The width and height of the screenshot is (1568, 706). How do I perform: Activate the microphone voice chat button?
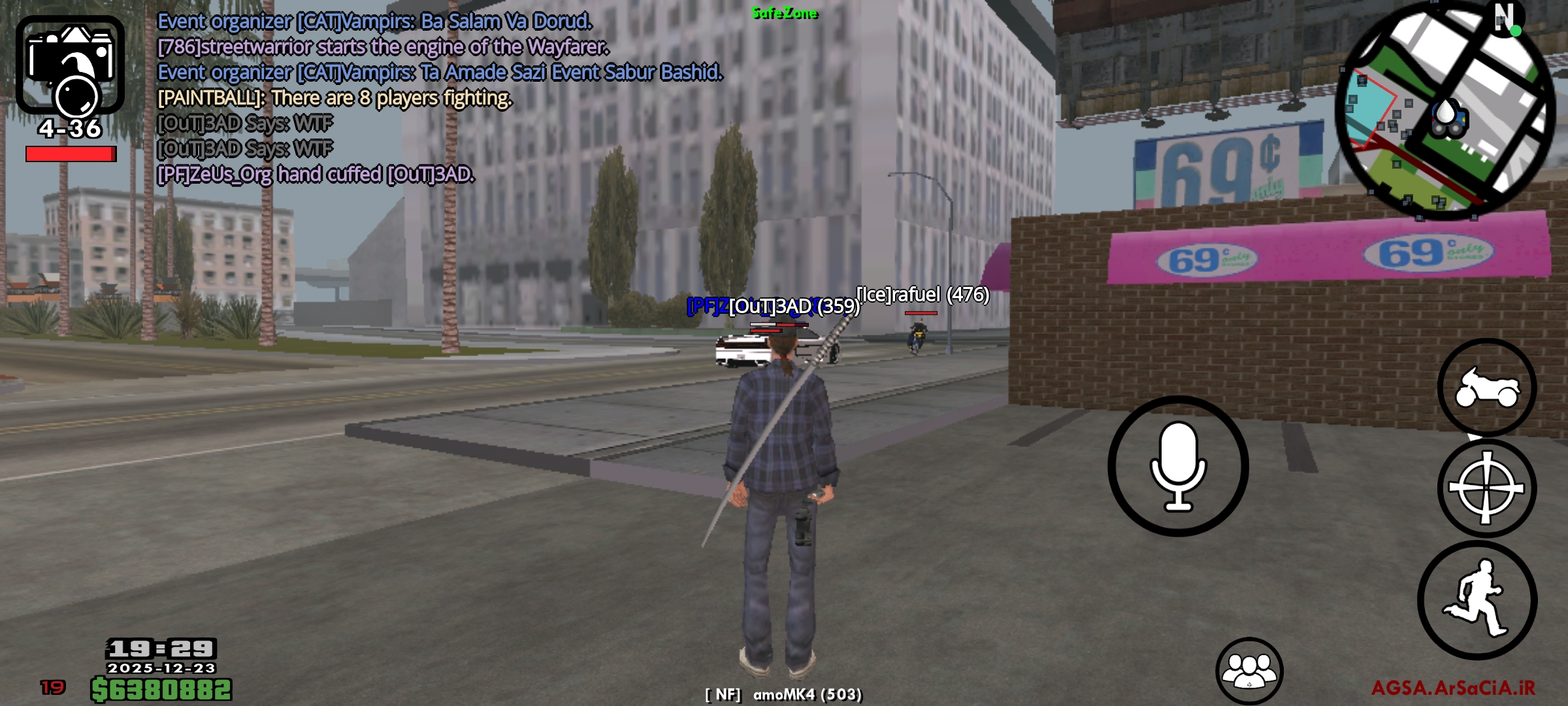pos(1178,466)
